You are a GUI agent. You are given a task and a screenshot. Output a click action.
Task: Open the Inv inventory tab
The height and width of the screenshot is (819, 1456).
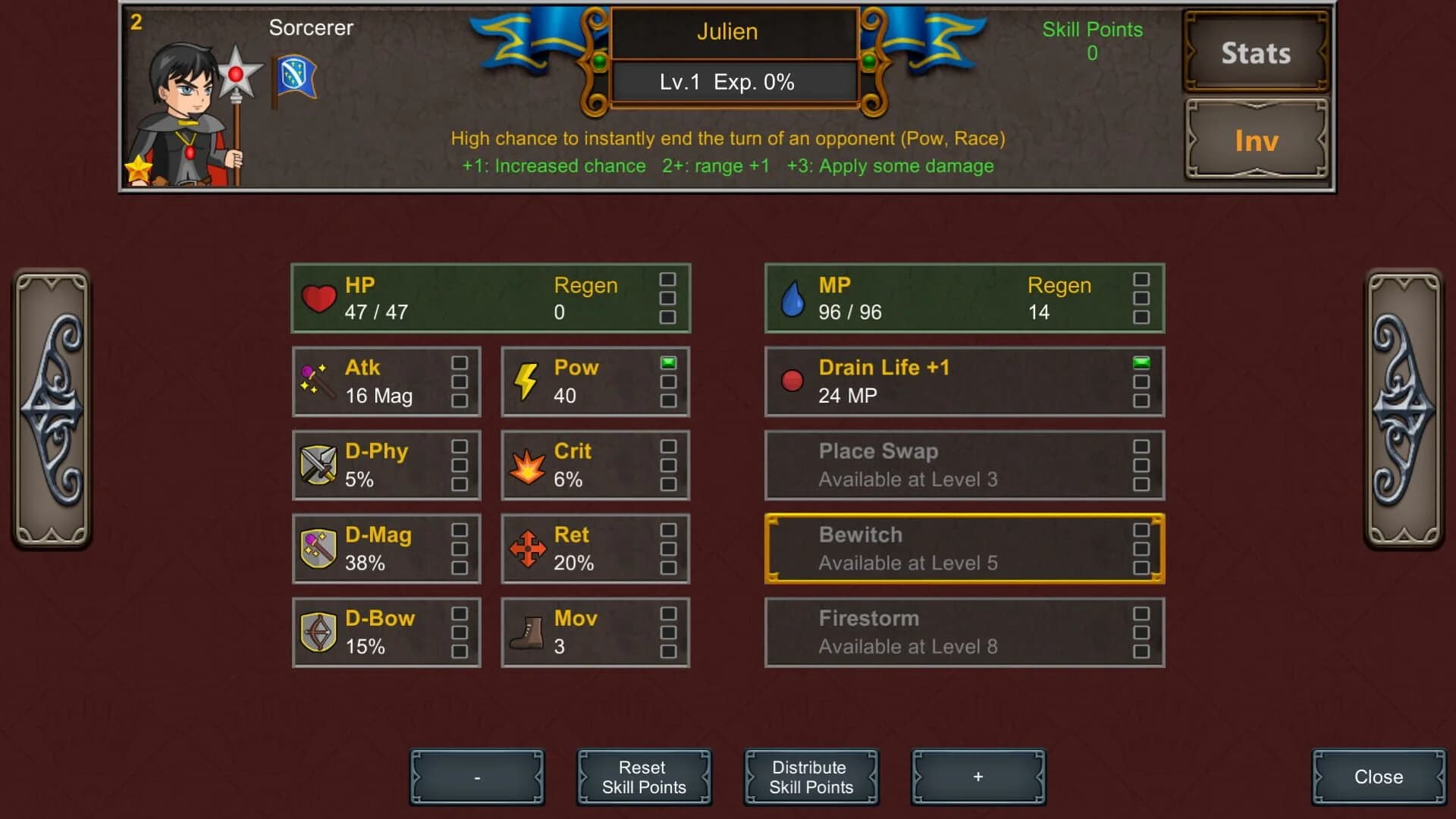pos(1255,140)
